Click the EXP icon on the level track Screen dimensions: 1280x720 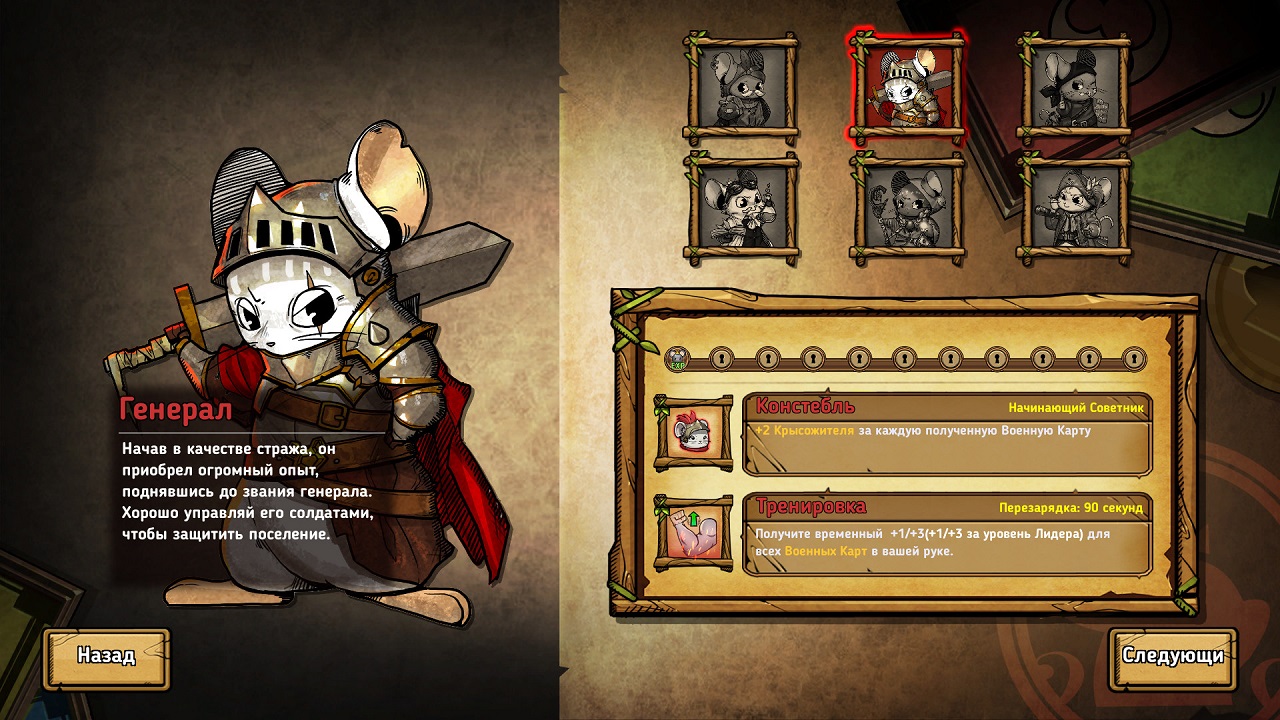tap(677, 359)
